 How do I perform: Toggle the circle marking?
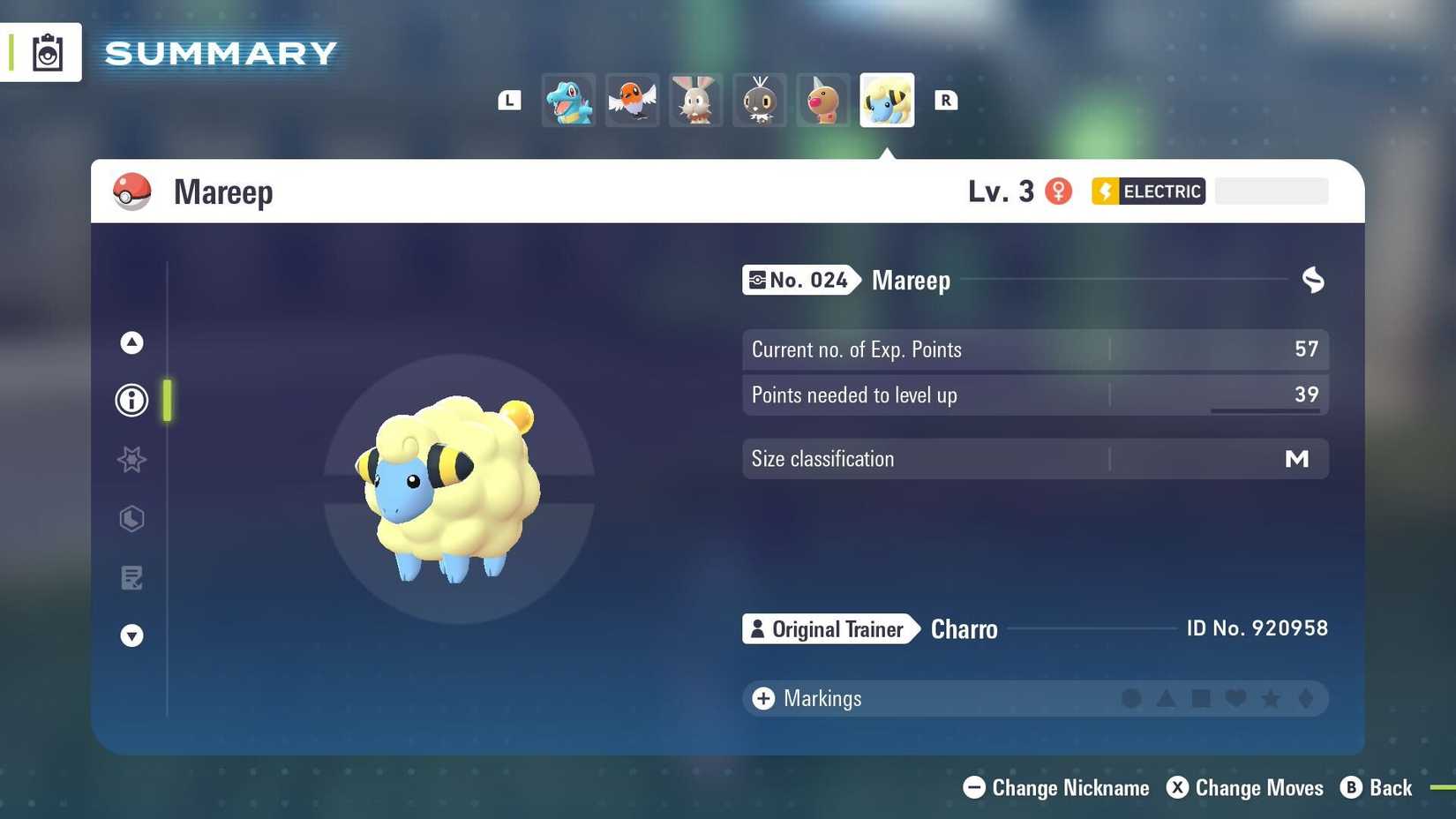1131,698
